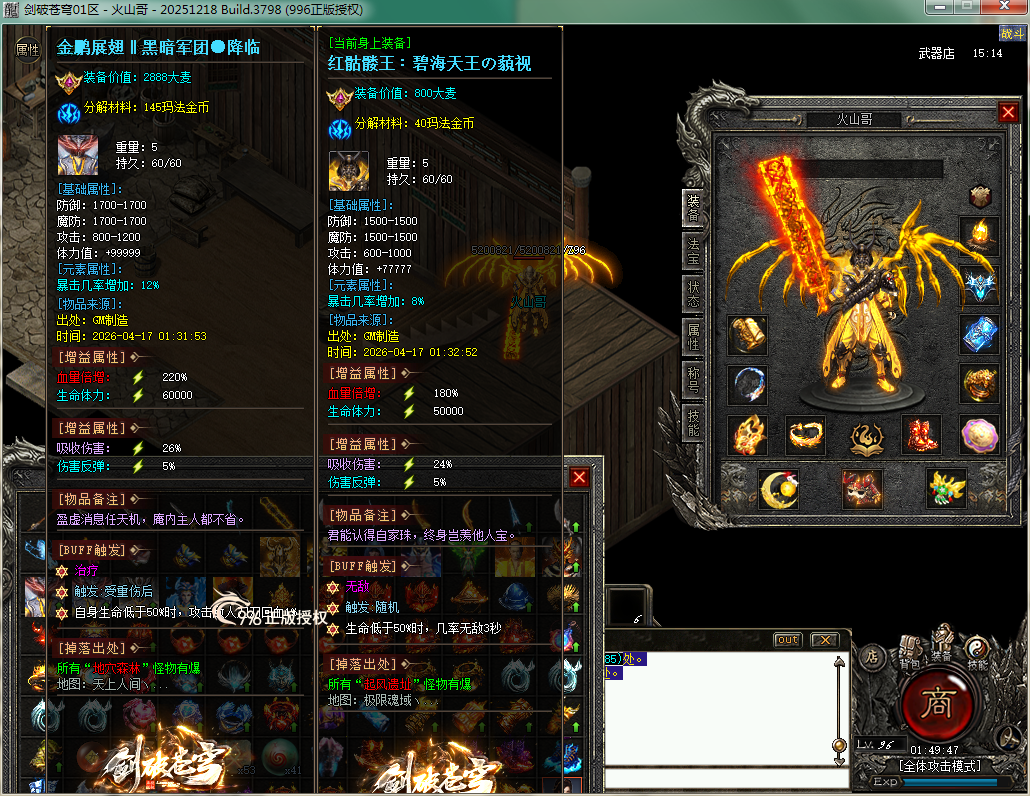Click the chat window 'out' button

(x=788, y=640)
